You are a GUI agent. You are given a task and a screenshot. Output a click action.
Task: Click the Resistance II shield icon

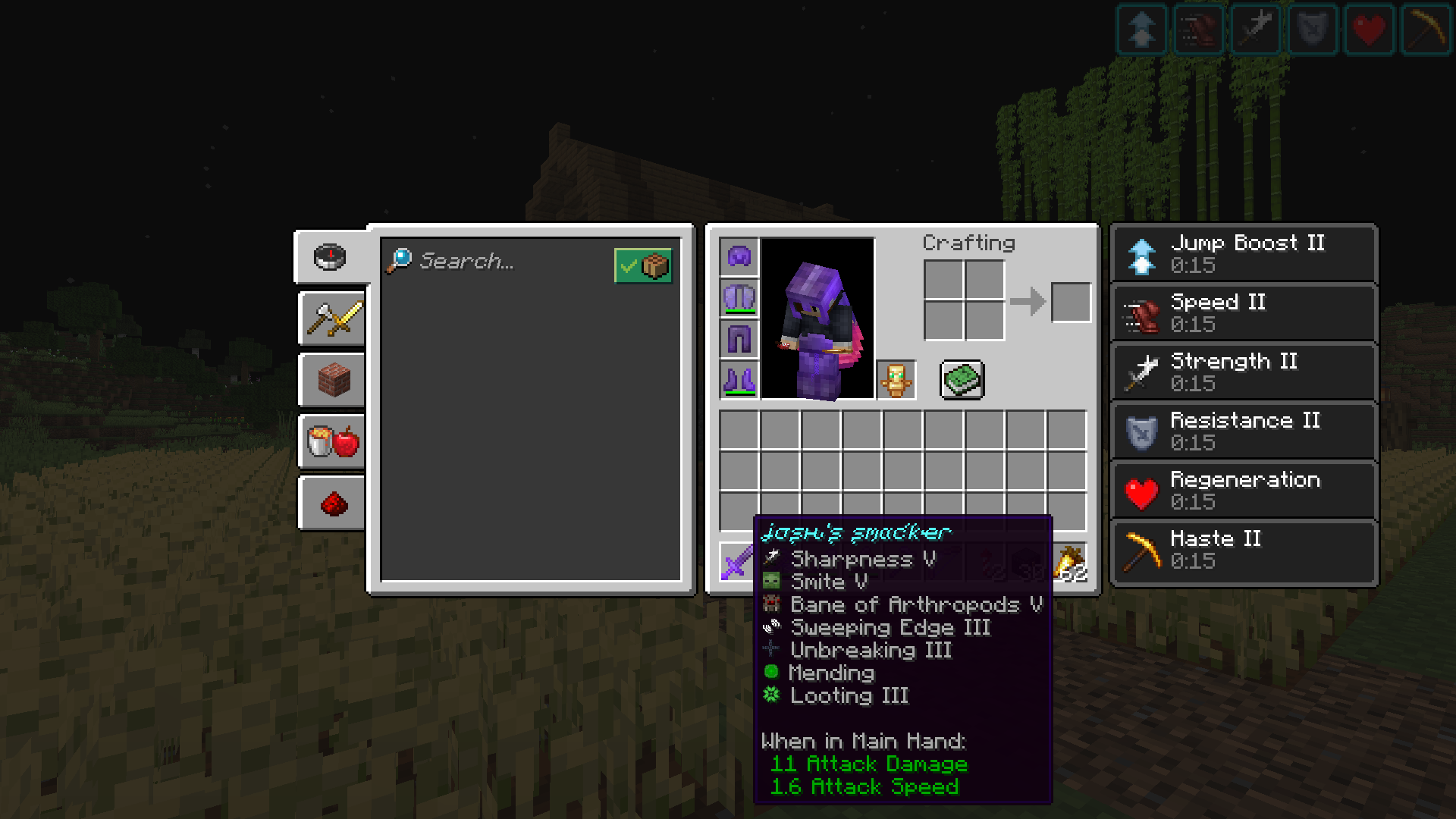[1140, 430]
